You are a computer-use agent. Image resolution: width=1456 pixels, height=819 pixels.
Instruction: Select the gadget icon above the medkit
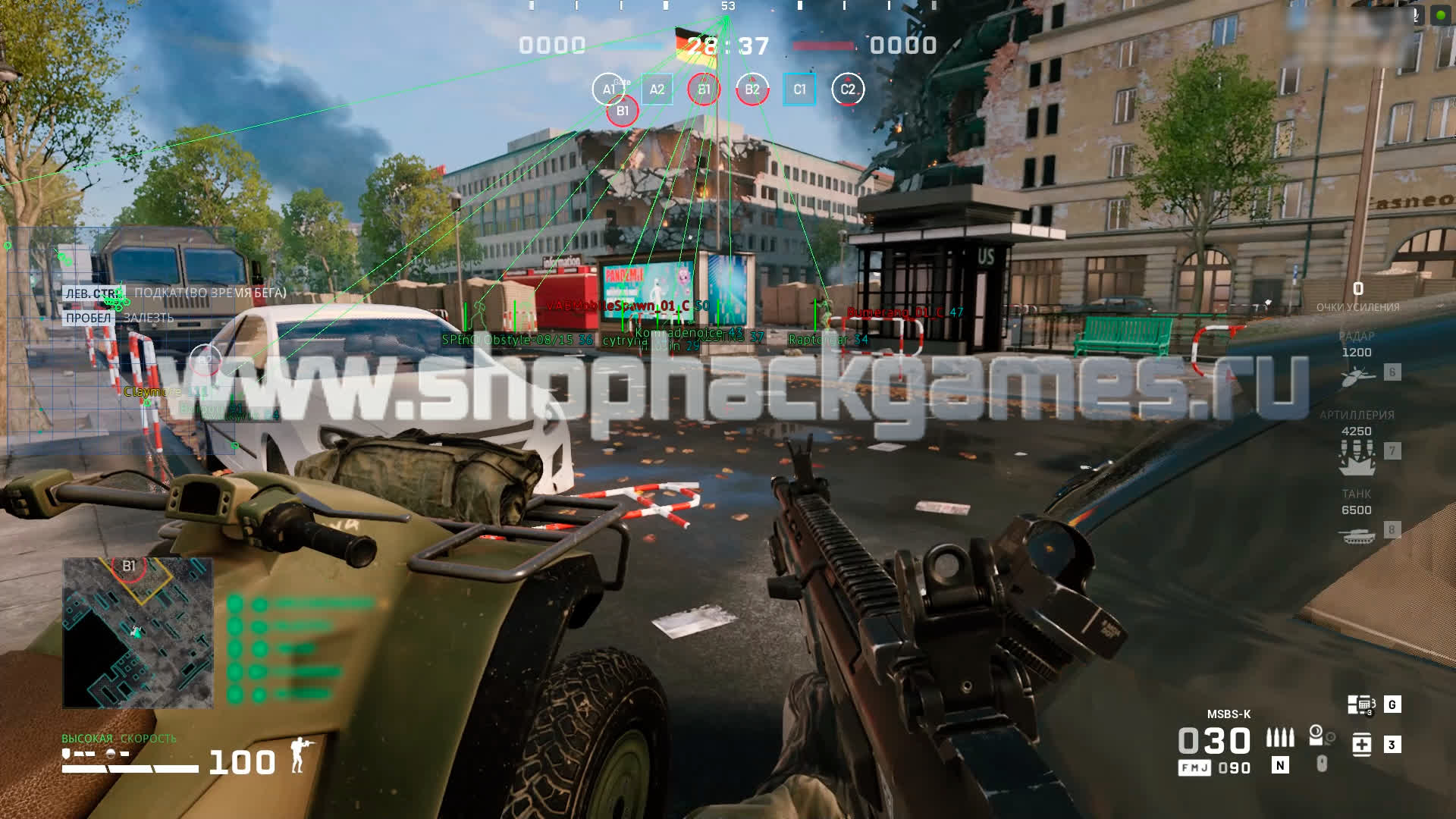click(1361, 705)
